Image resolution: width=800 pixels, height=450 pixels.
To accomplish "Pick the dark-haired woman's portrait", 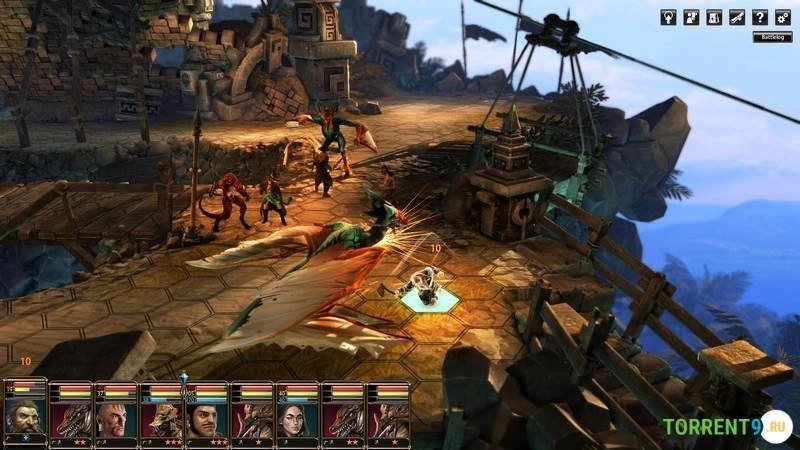I will point(297,420).
